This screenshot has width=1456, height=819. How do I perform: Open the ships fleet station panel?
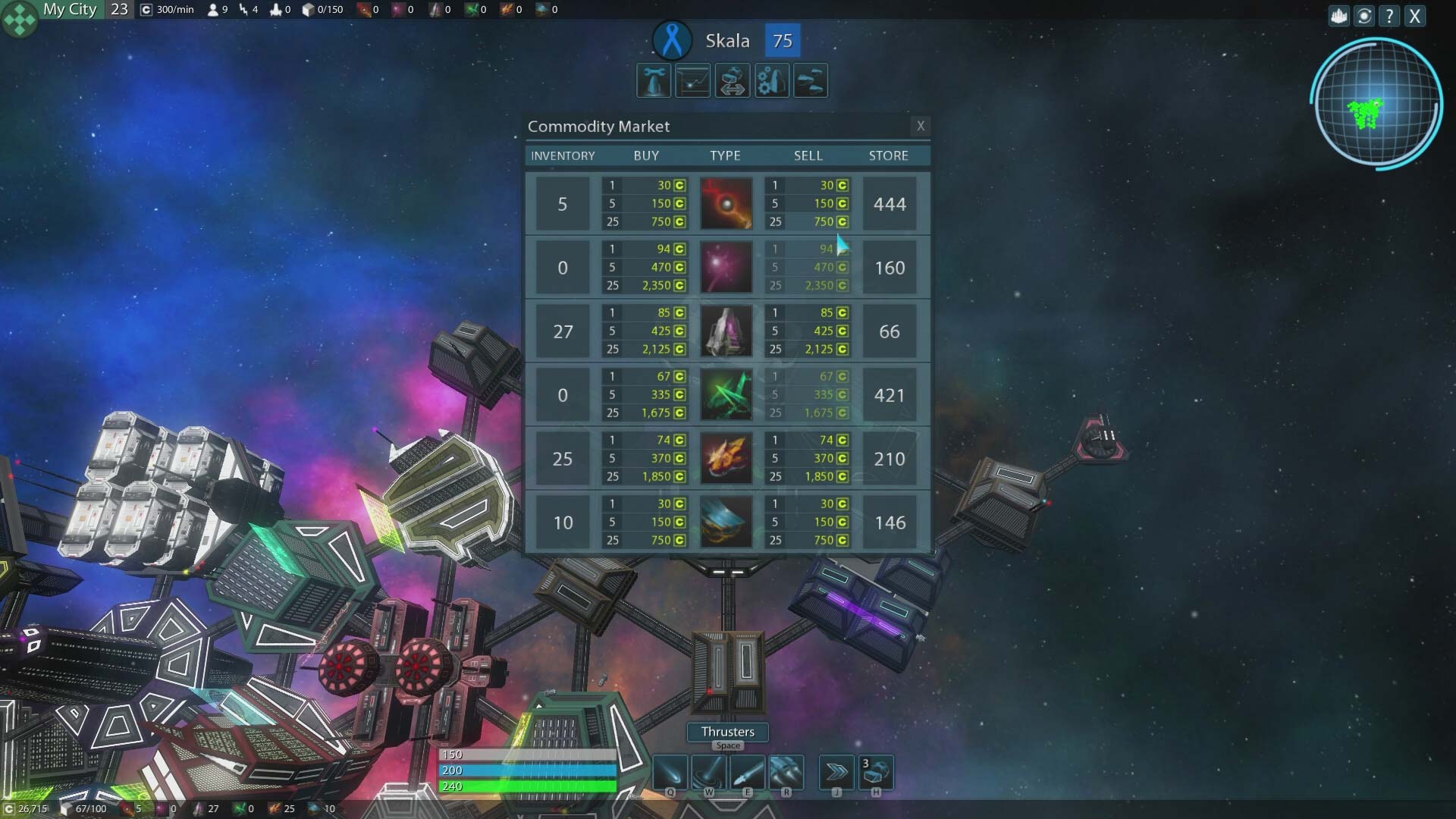click(x=811, y=80)
